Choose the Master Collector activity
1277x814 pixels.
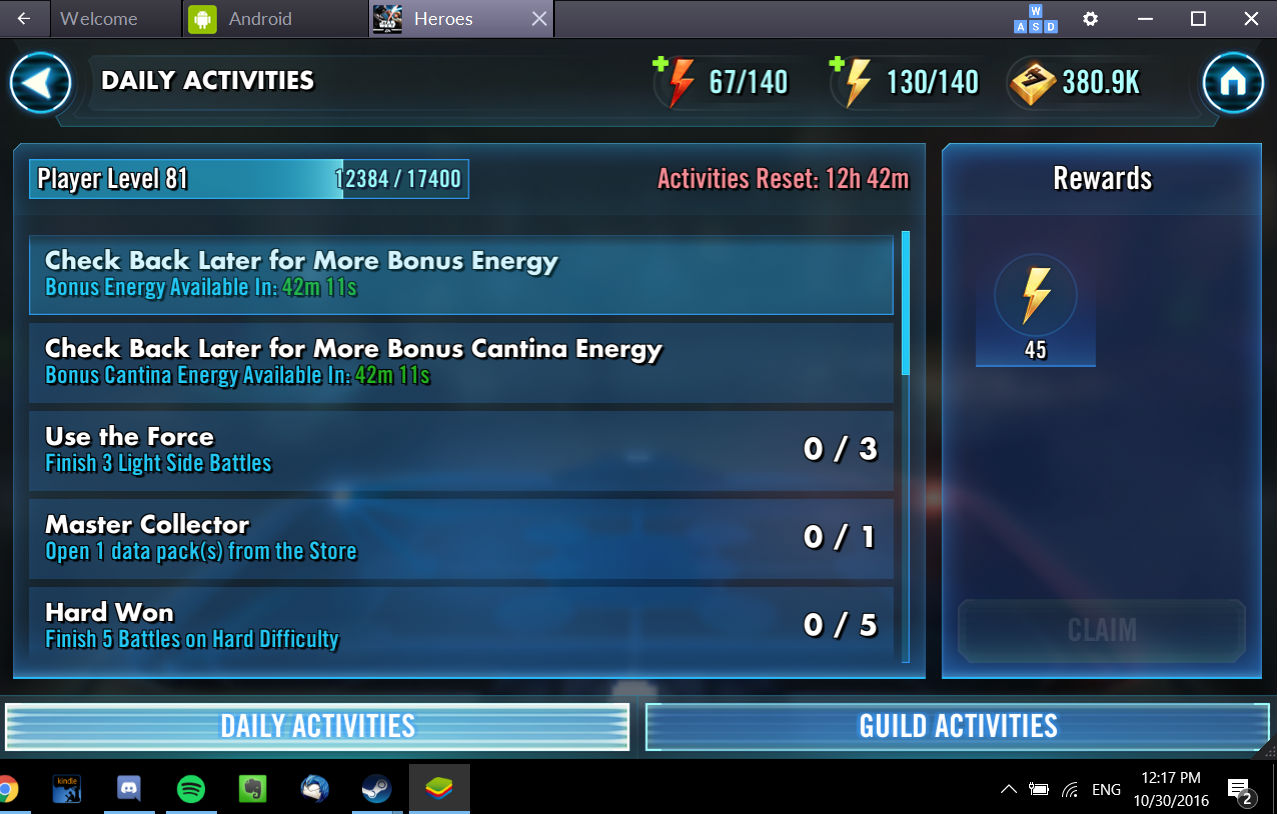pyautogui.click(x=460, y=538)
